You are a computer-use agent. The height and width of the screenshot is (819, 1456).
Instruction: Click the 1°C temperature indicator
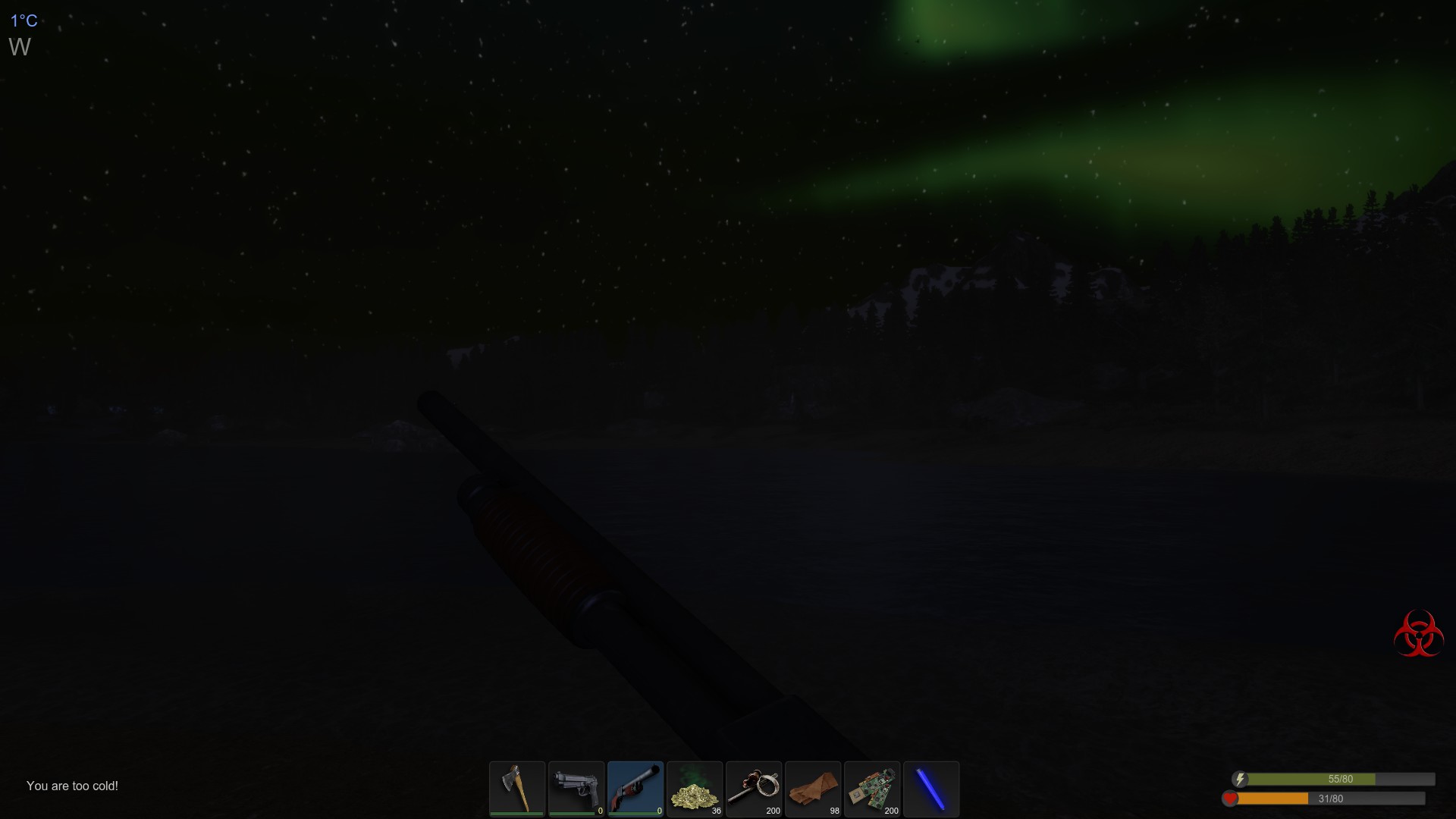pos(24,21)
